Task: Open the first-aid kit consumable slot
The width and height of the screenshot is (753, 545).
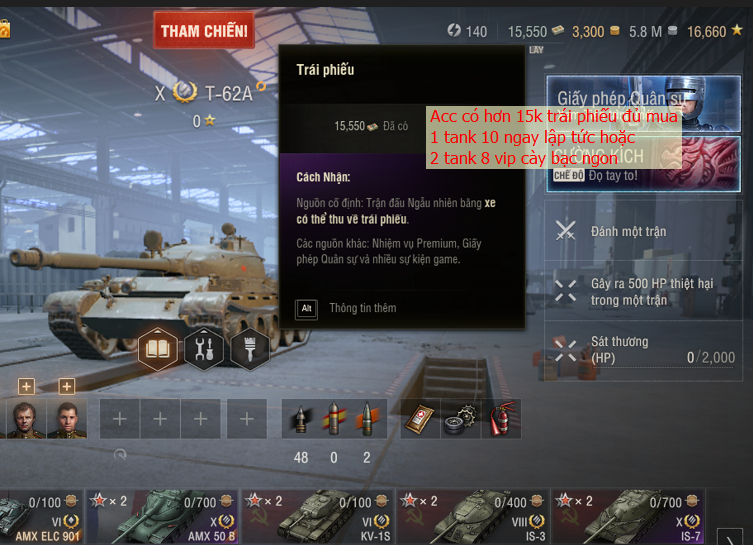Action: point(421,419)
